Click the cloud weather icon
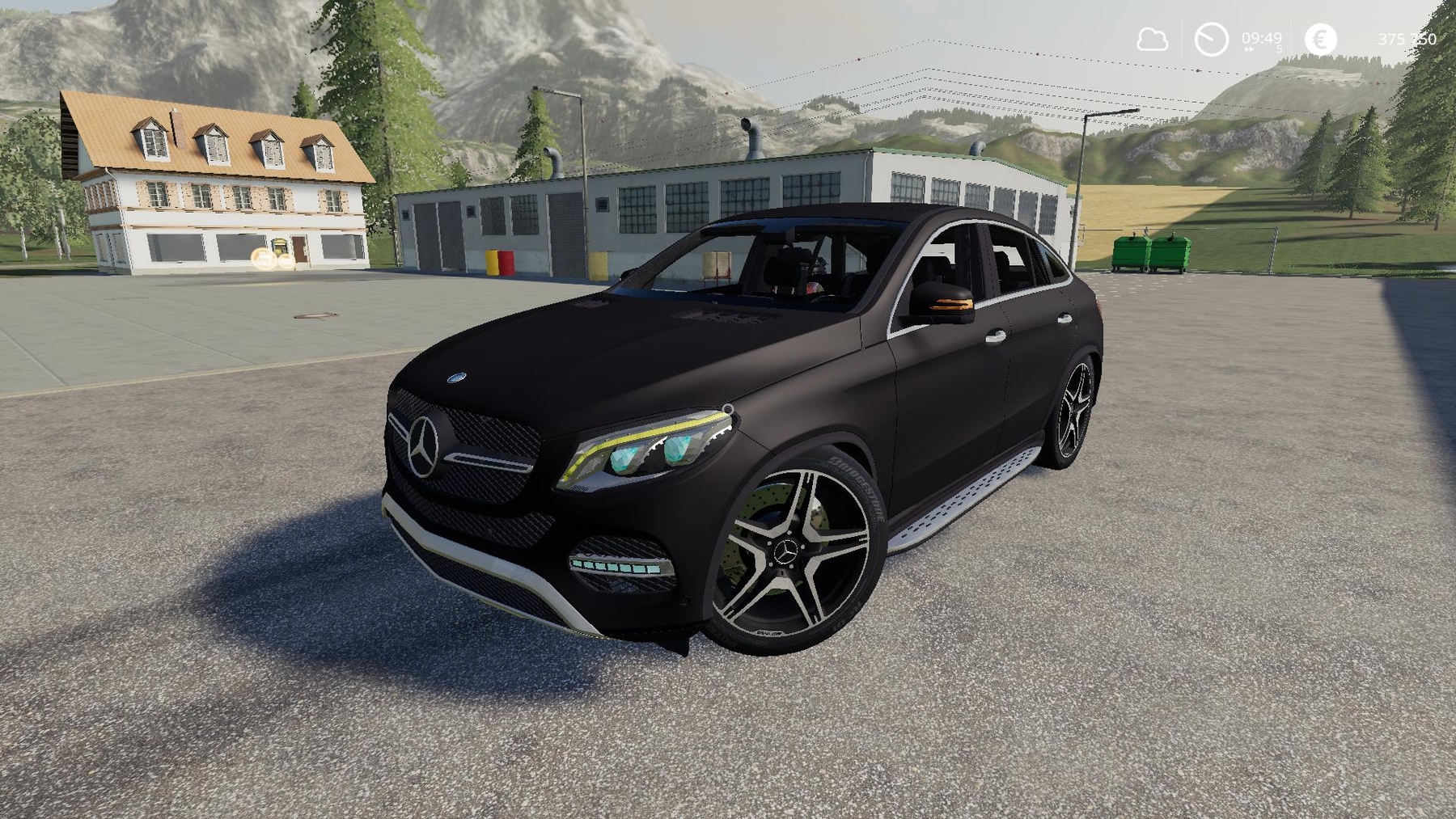 (x=1152, y=40)
